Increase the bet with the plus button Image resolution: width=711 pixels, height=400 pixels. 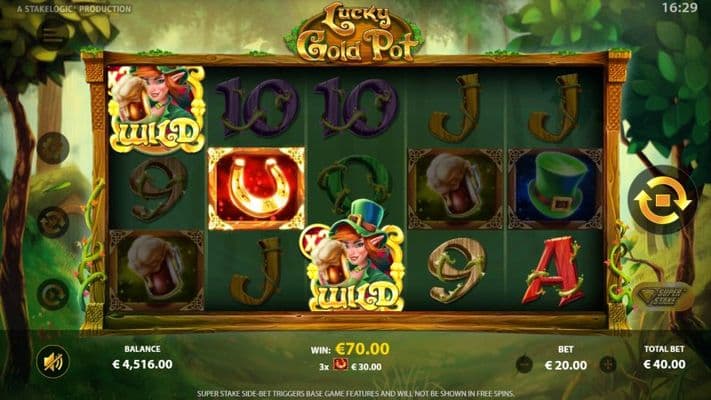tap(608, 365)
